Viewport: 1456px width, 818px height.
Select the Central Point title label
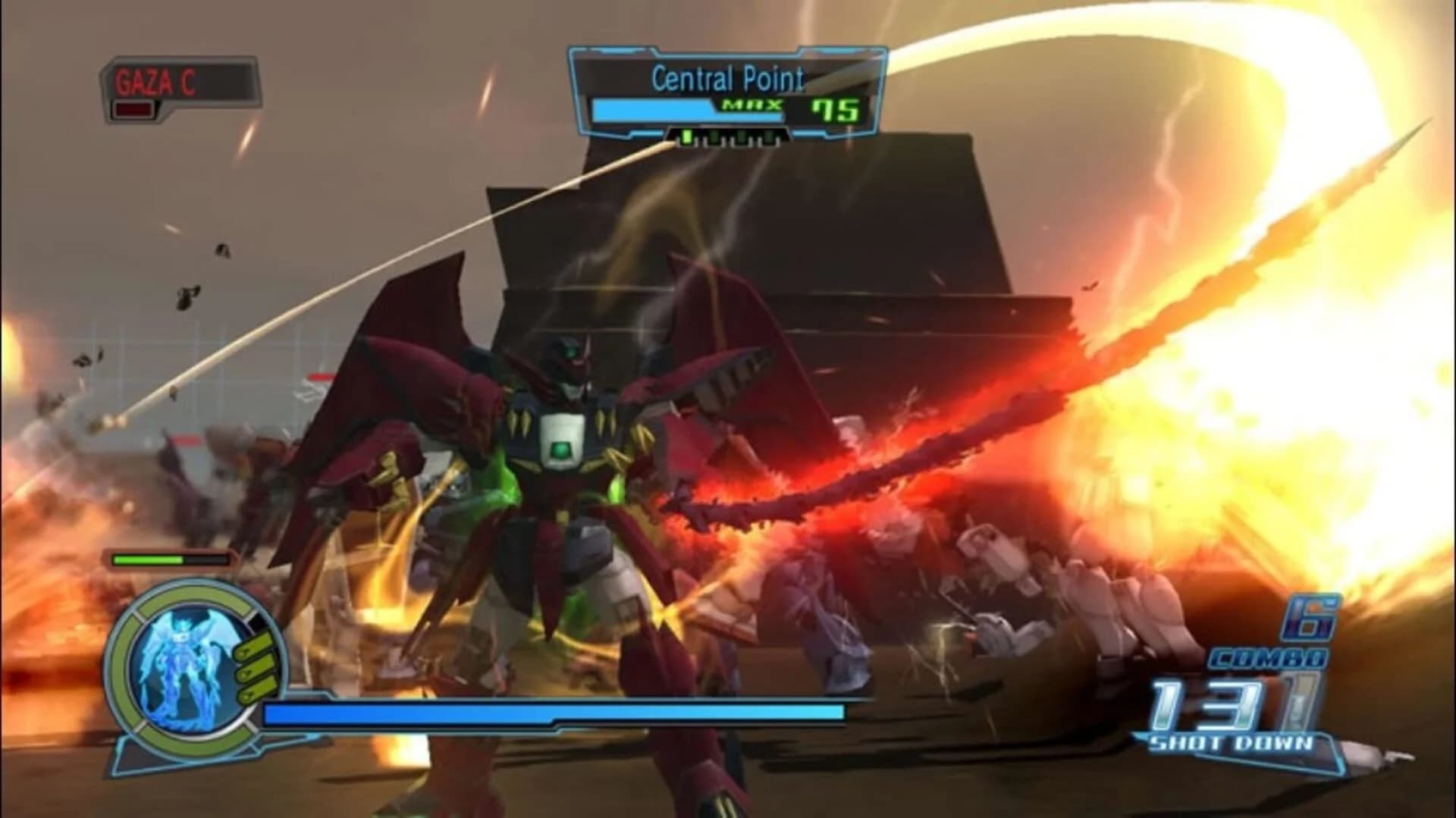(728, 77)
